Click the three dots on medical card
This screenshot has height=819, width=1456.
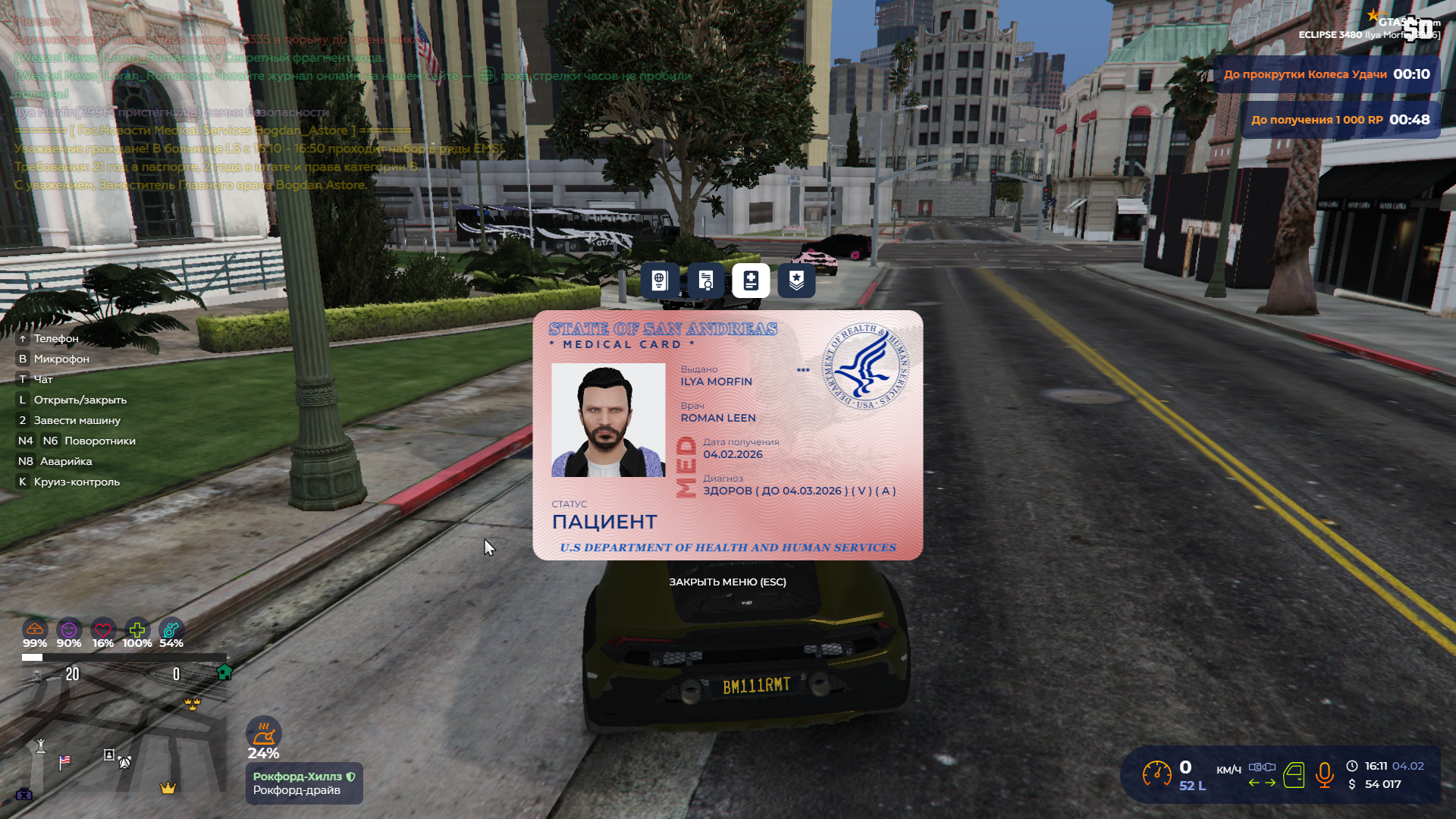(803, 370)
